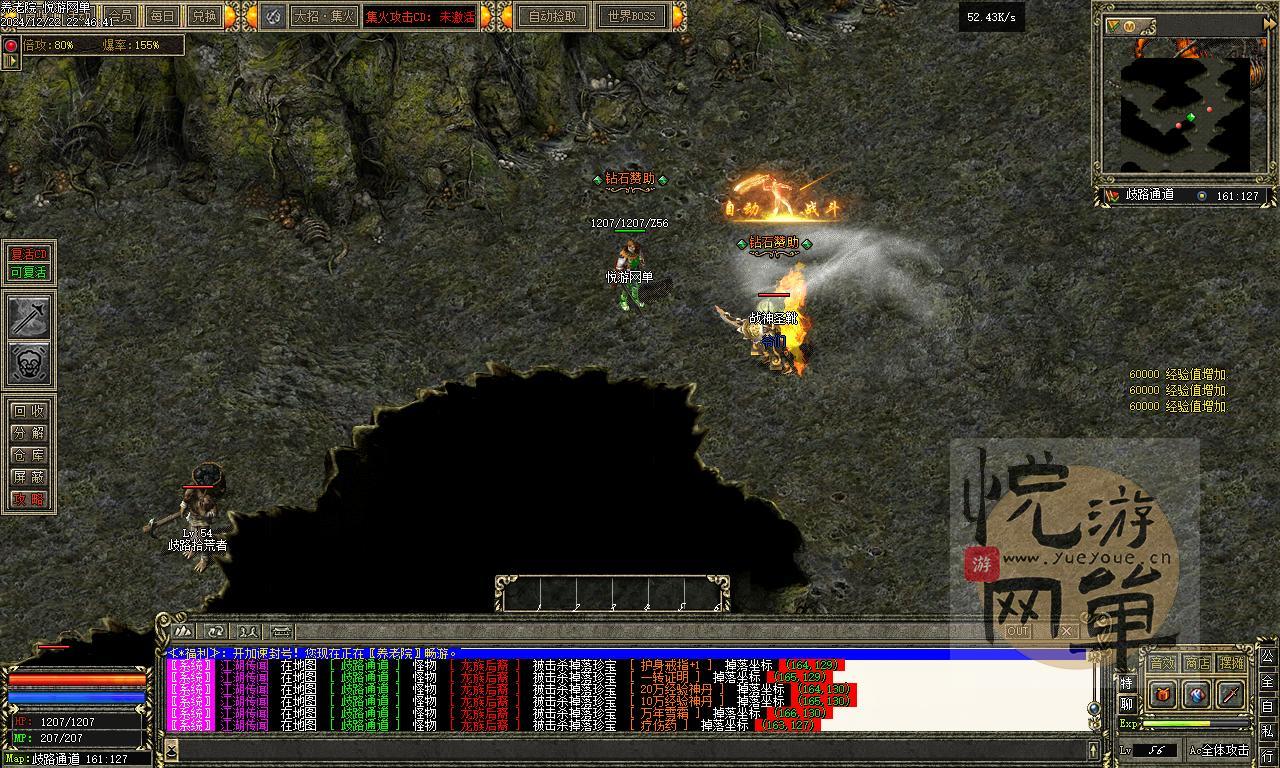Open the red 攻略 guide button

click(28, 499)
